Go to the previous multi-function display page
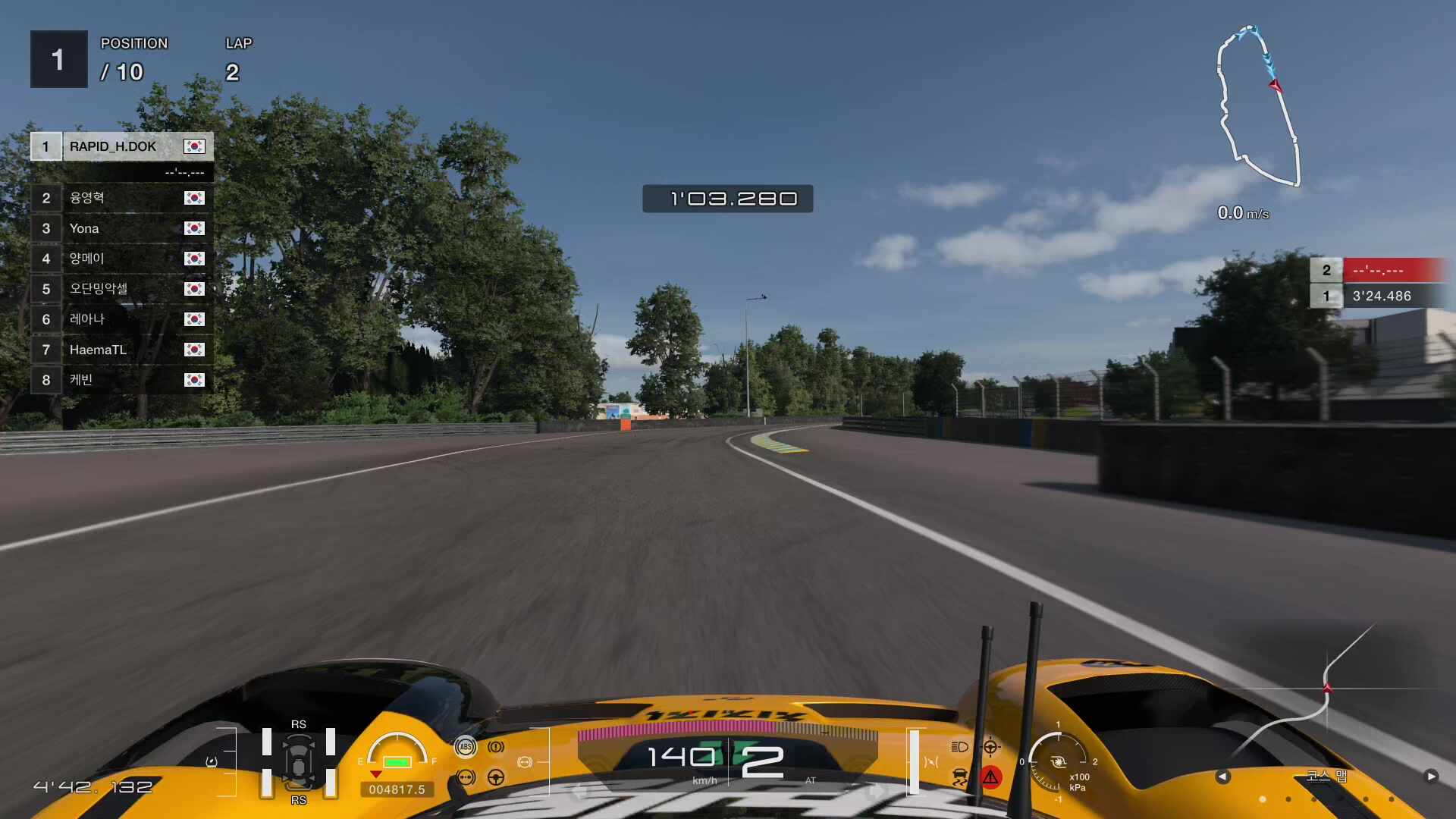 point(1222,777)
